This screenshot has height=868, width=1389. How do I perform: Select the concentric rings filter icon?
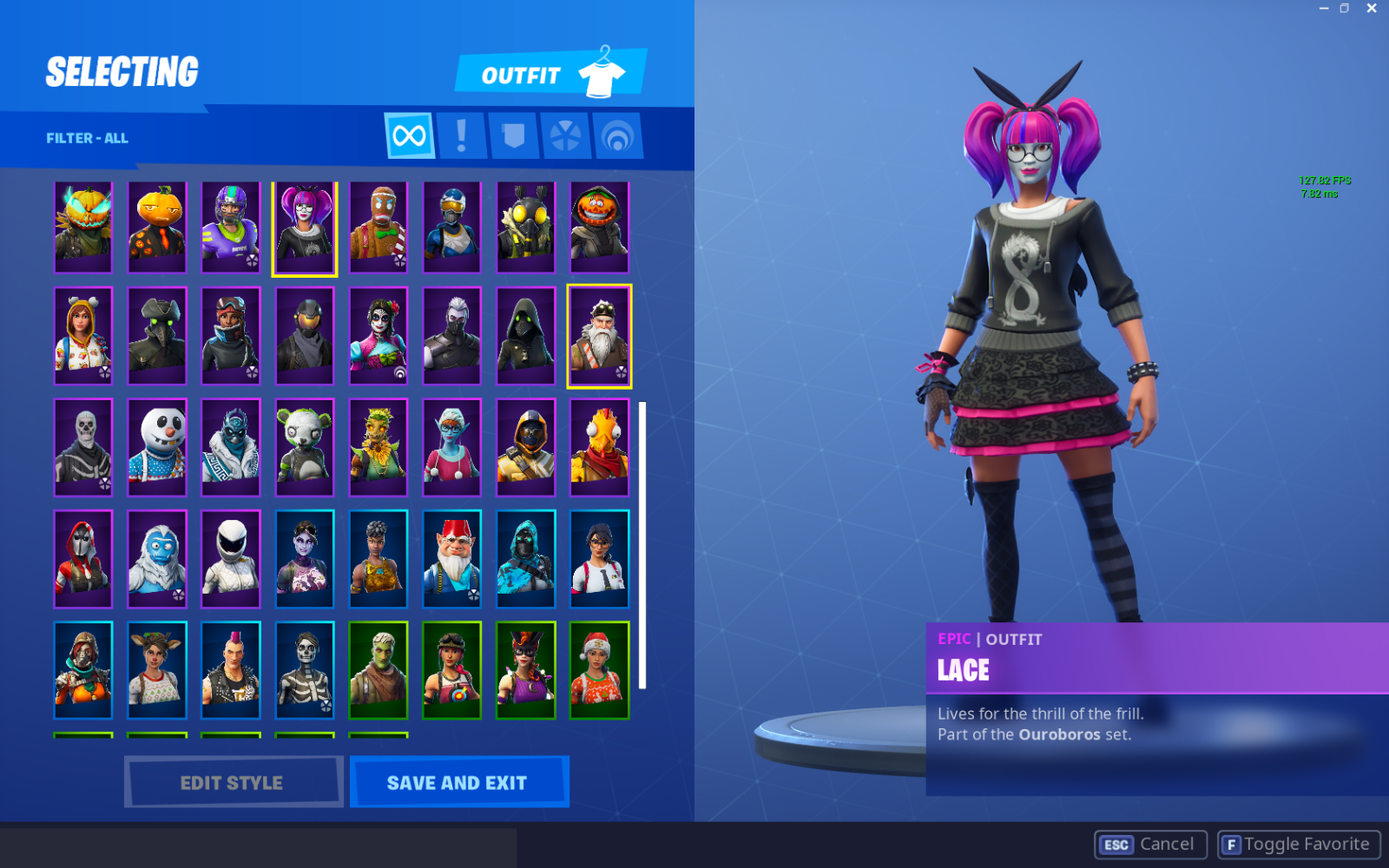click(x=616, y=135)
